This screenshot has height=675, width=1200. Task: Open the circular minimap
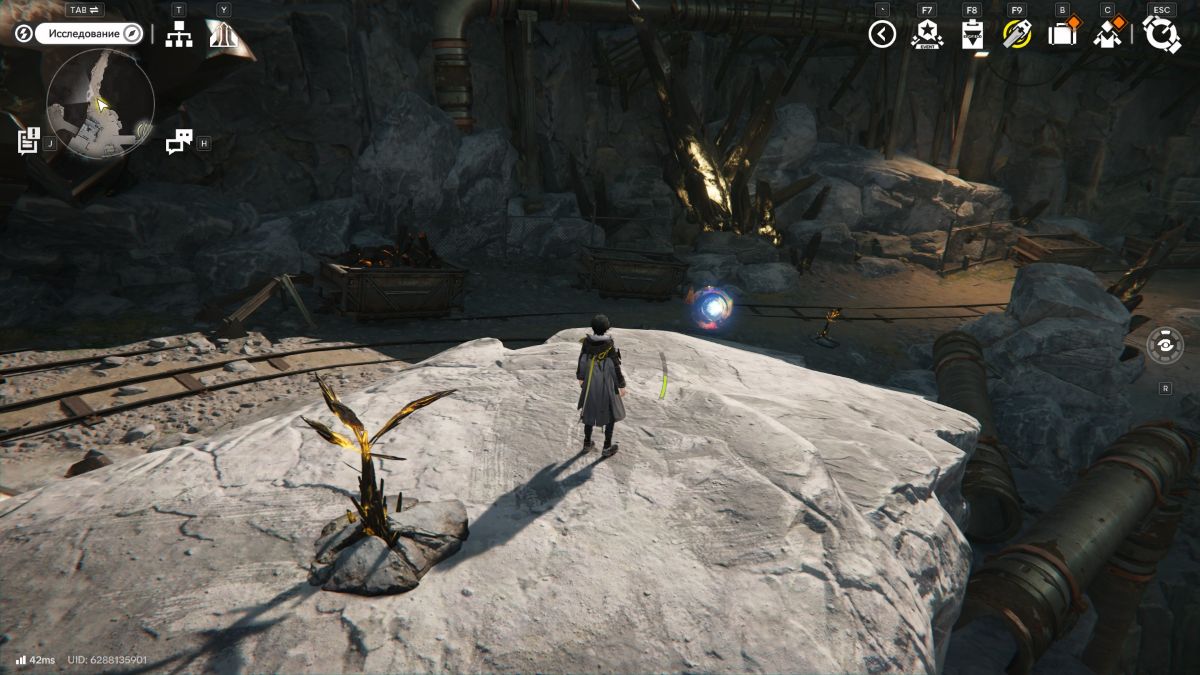tap(100, 104)
